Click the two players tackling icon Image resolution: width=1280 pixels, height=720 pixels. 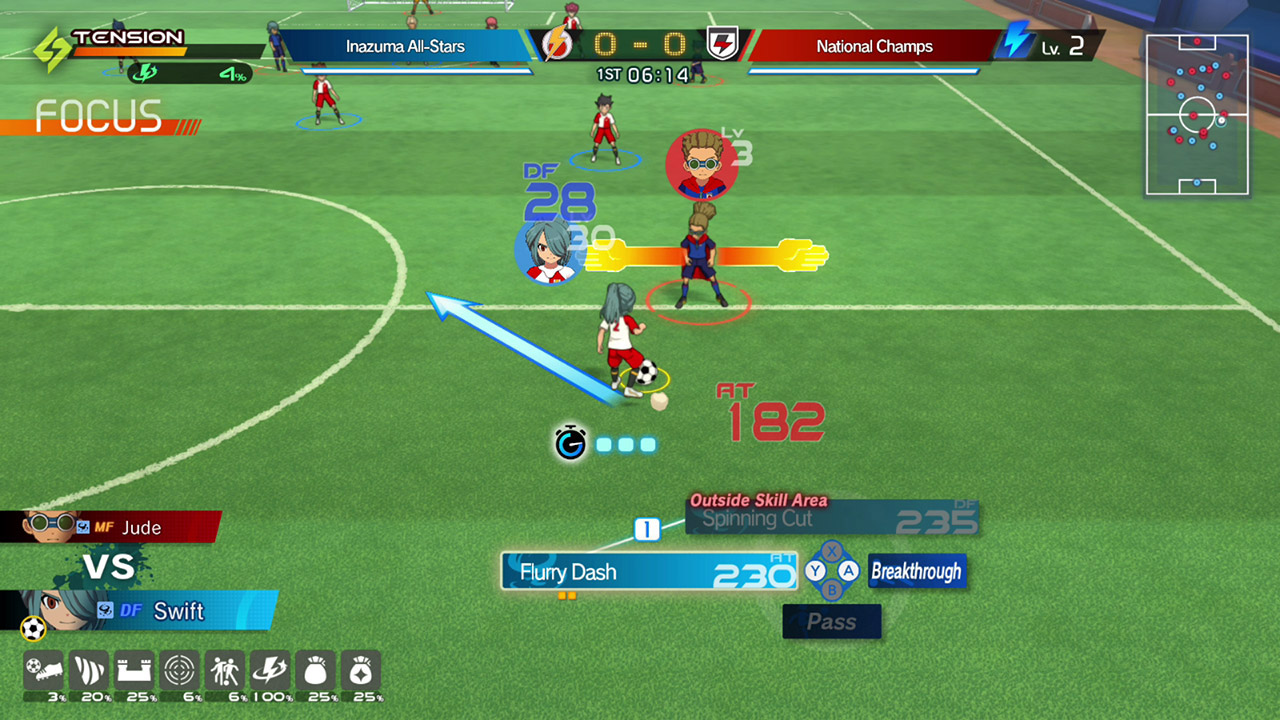point(224,672)
